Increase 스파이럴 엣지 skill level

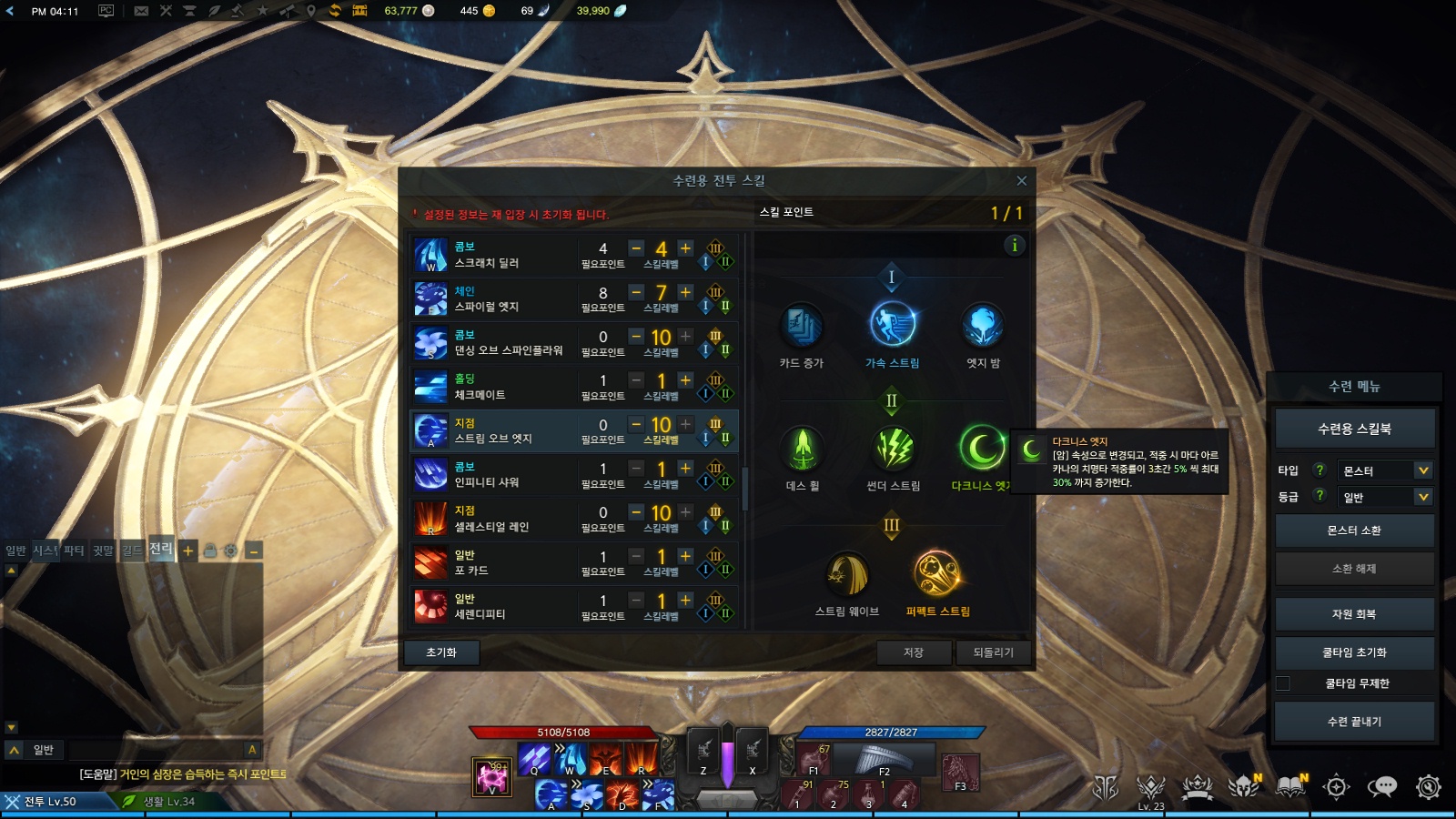[685, 292]
